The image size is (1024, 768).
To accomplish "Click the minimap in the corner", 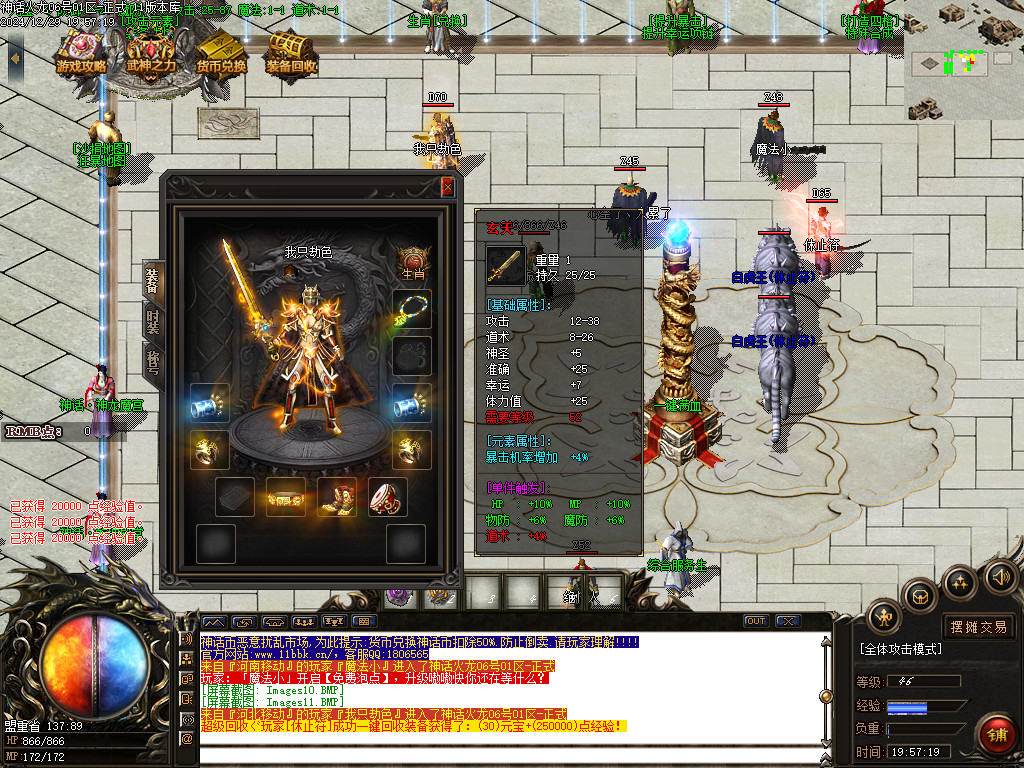I will click(x=964, y=62).
